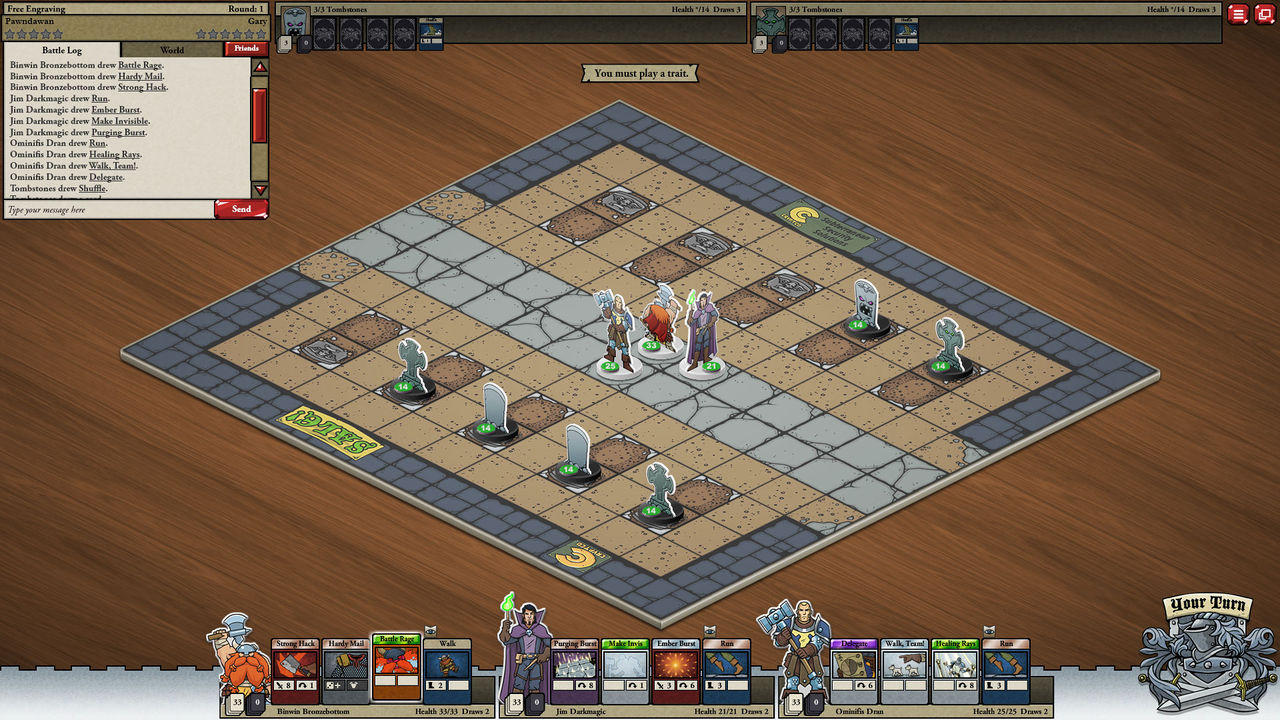The height and width of the screenshot is (720, 1280).
Task: Play the Make Invisible card
Action: point(625,670)
